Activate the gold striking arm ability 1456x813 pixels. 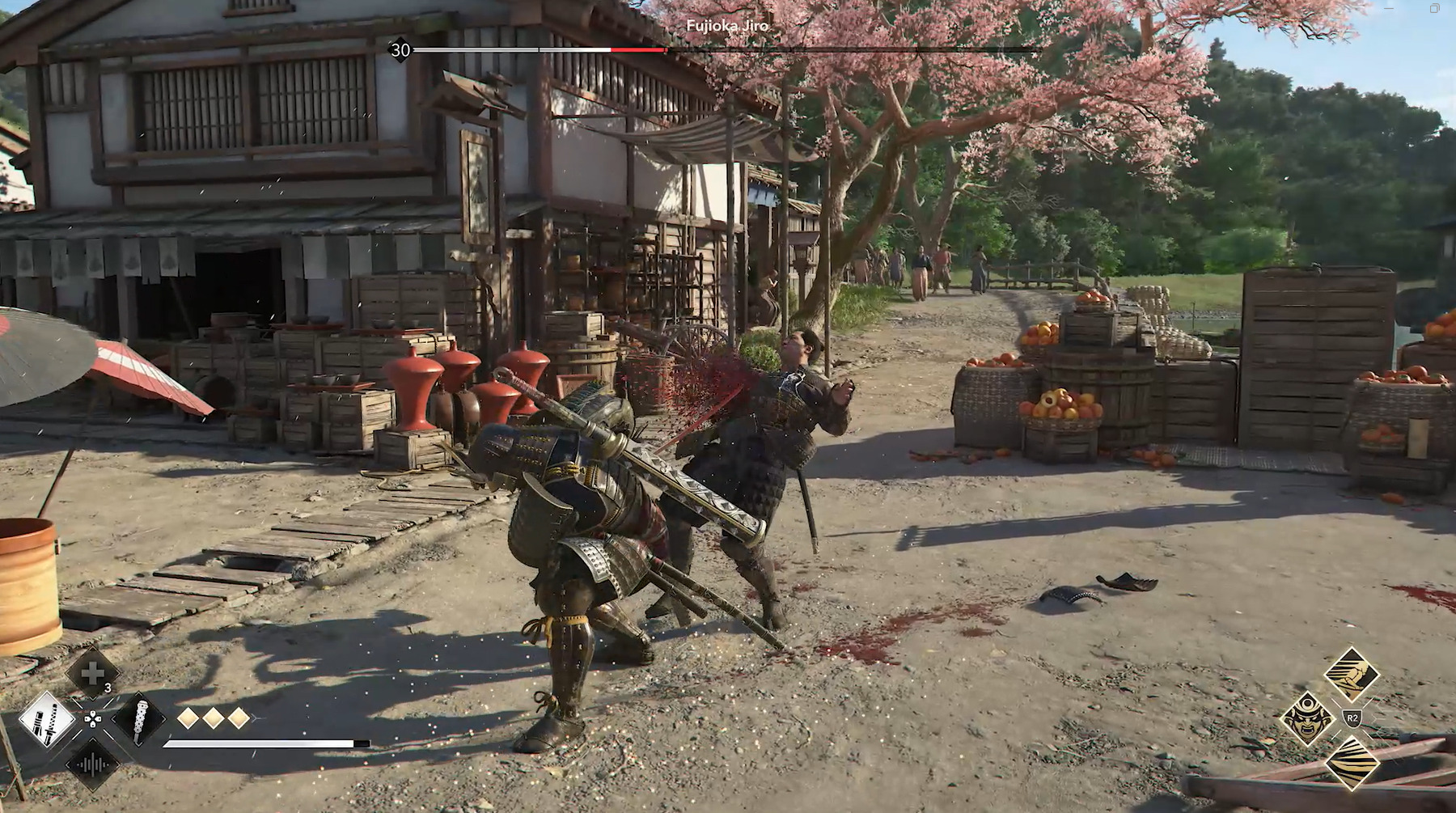click(x=1352, y=673)
